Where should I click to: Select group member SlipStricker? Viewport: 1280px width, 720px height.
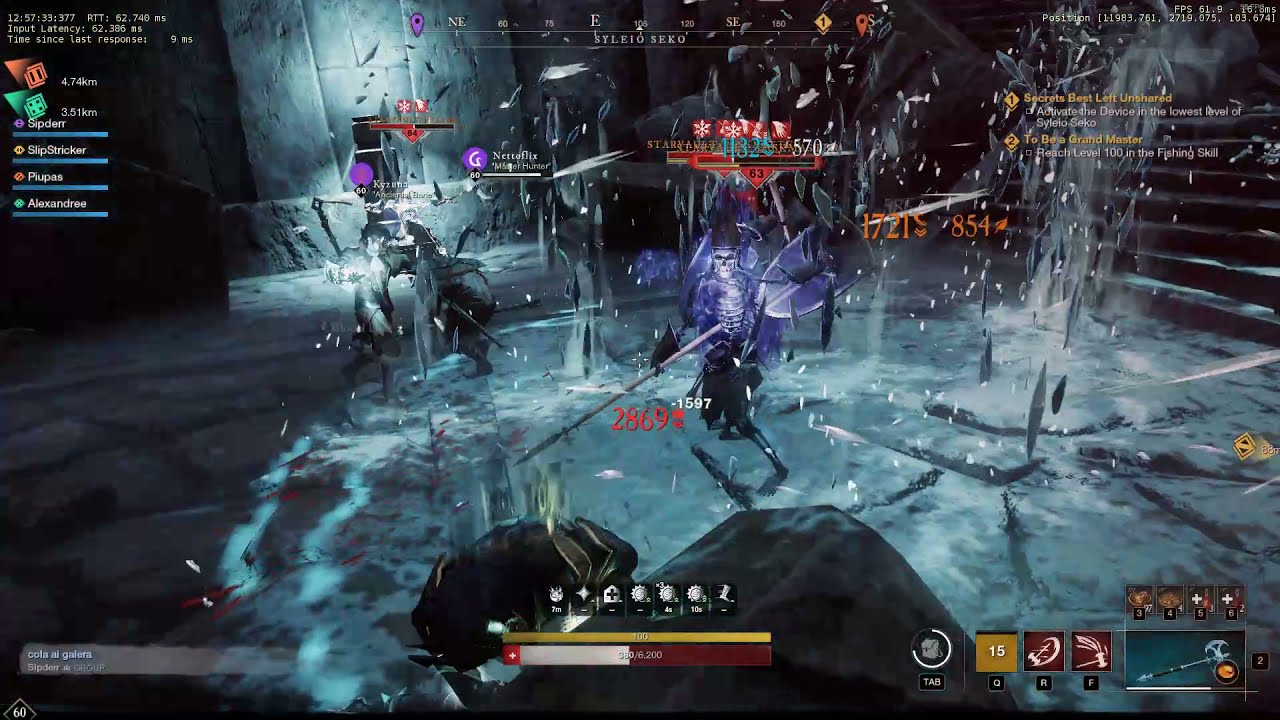[56, 150]
